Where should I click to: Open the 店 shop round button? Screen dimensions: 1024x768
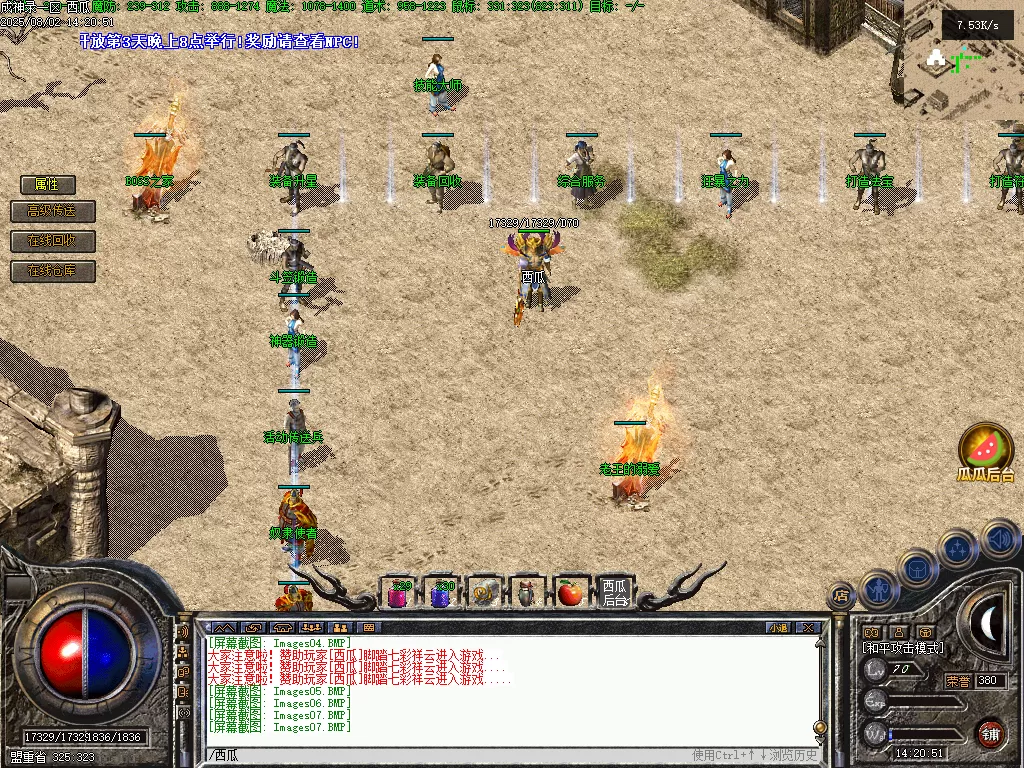pos(842,597)
